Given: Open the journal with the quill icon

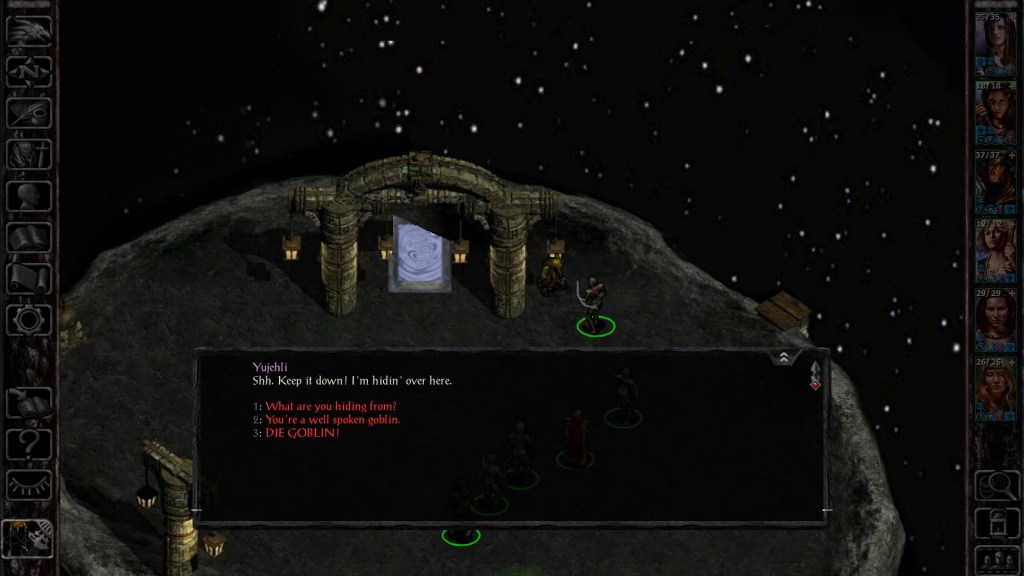Looking at the screenshot, I should [x=29, y=112].
